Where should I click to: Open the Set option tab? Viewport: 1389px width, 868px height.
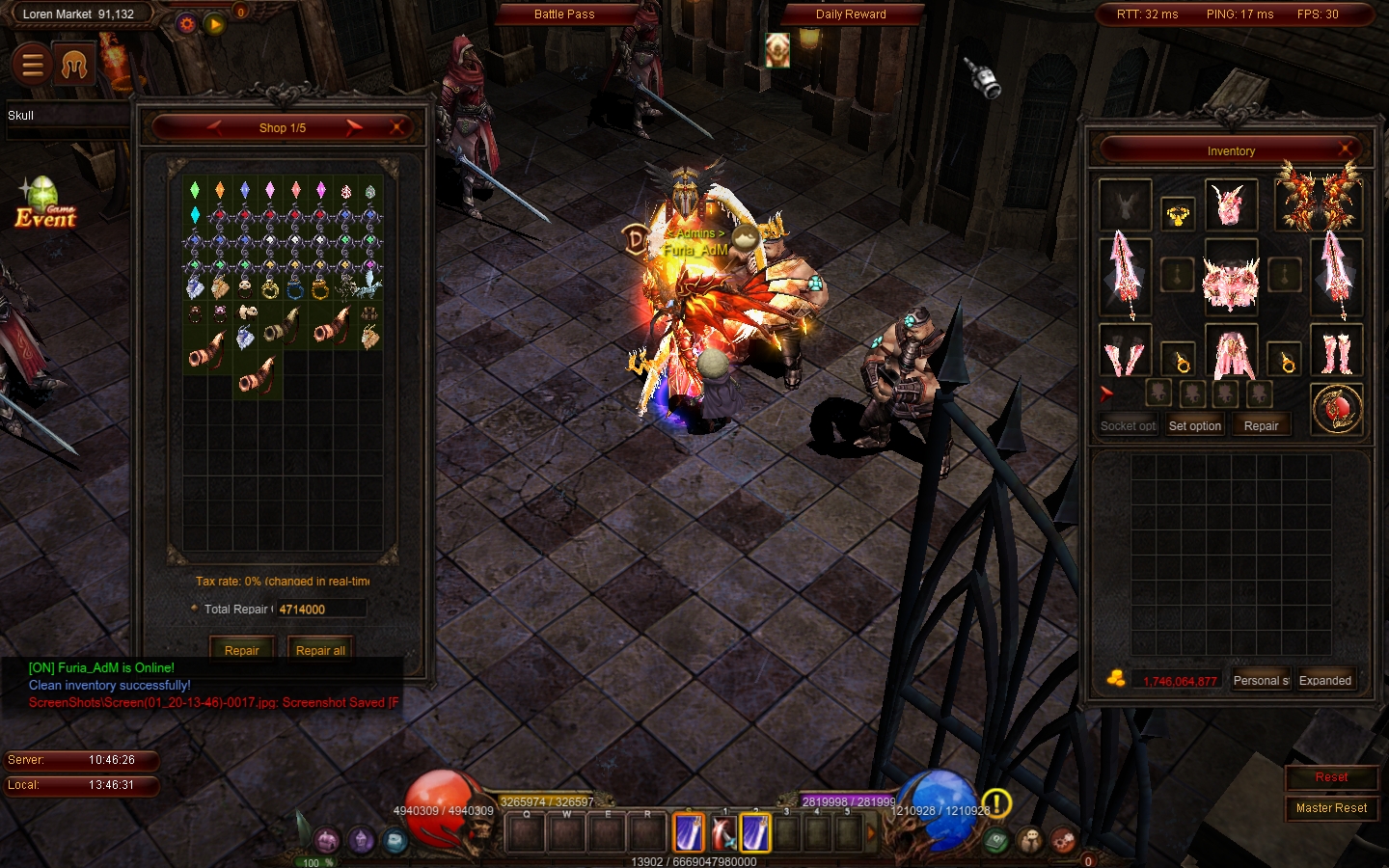1194,425
